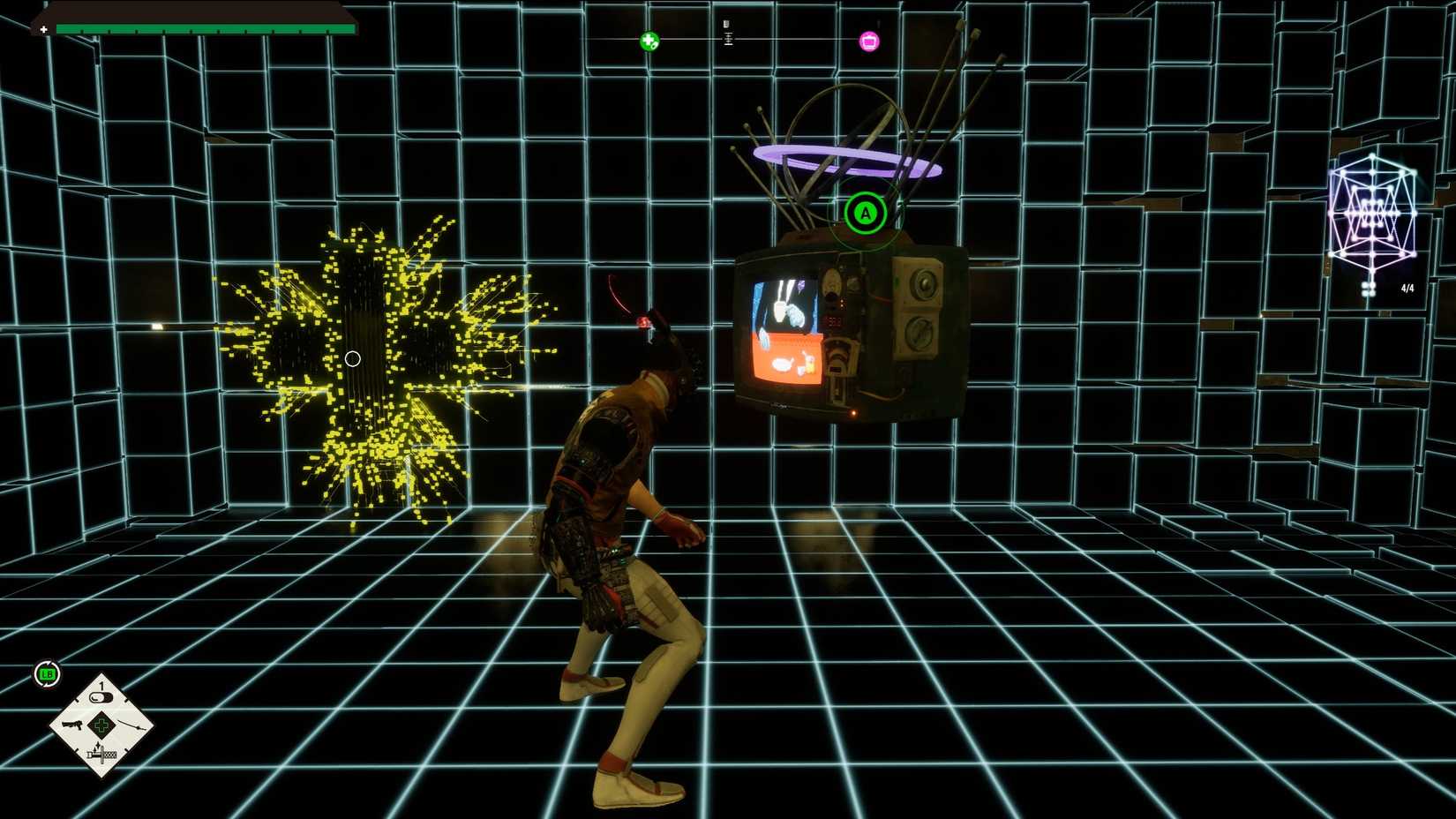Toggle the LB weapon swap indicator
Viewport: 1456px width, 819px height.
point(47,672)
